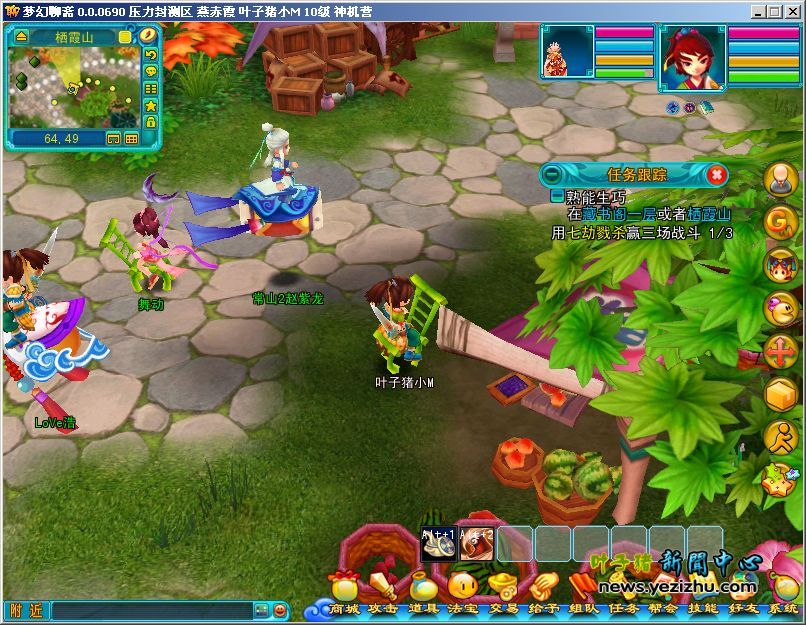Select the pet portrait

[x=568, y=53]
